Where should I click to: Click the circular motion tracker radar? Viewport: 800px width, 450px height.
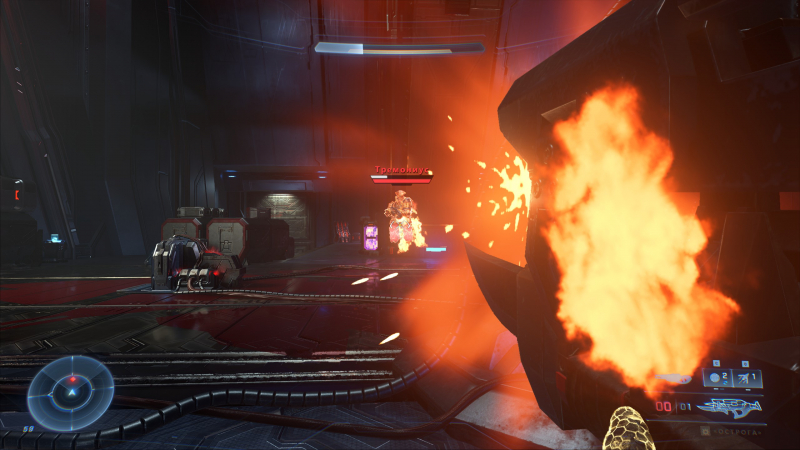pos(70,393)
